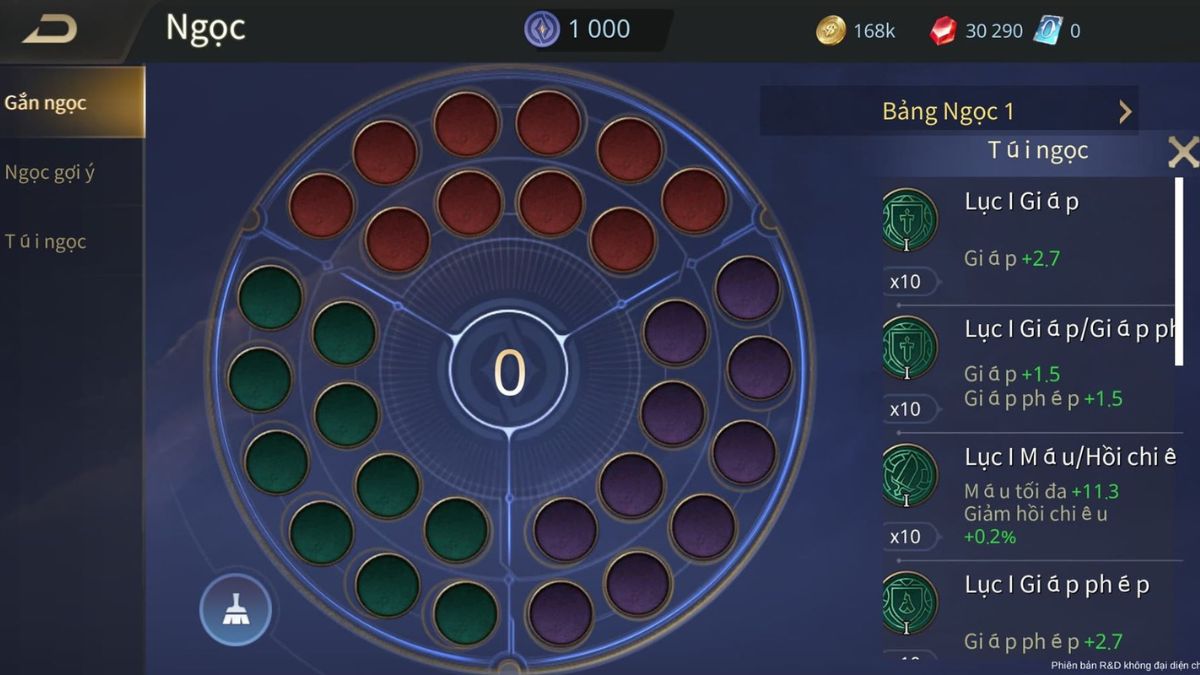Open the Ngọc gợi ý tab
Viewport: 1200px width, 675px height.
click(x=50, y=172)
